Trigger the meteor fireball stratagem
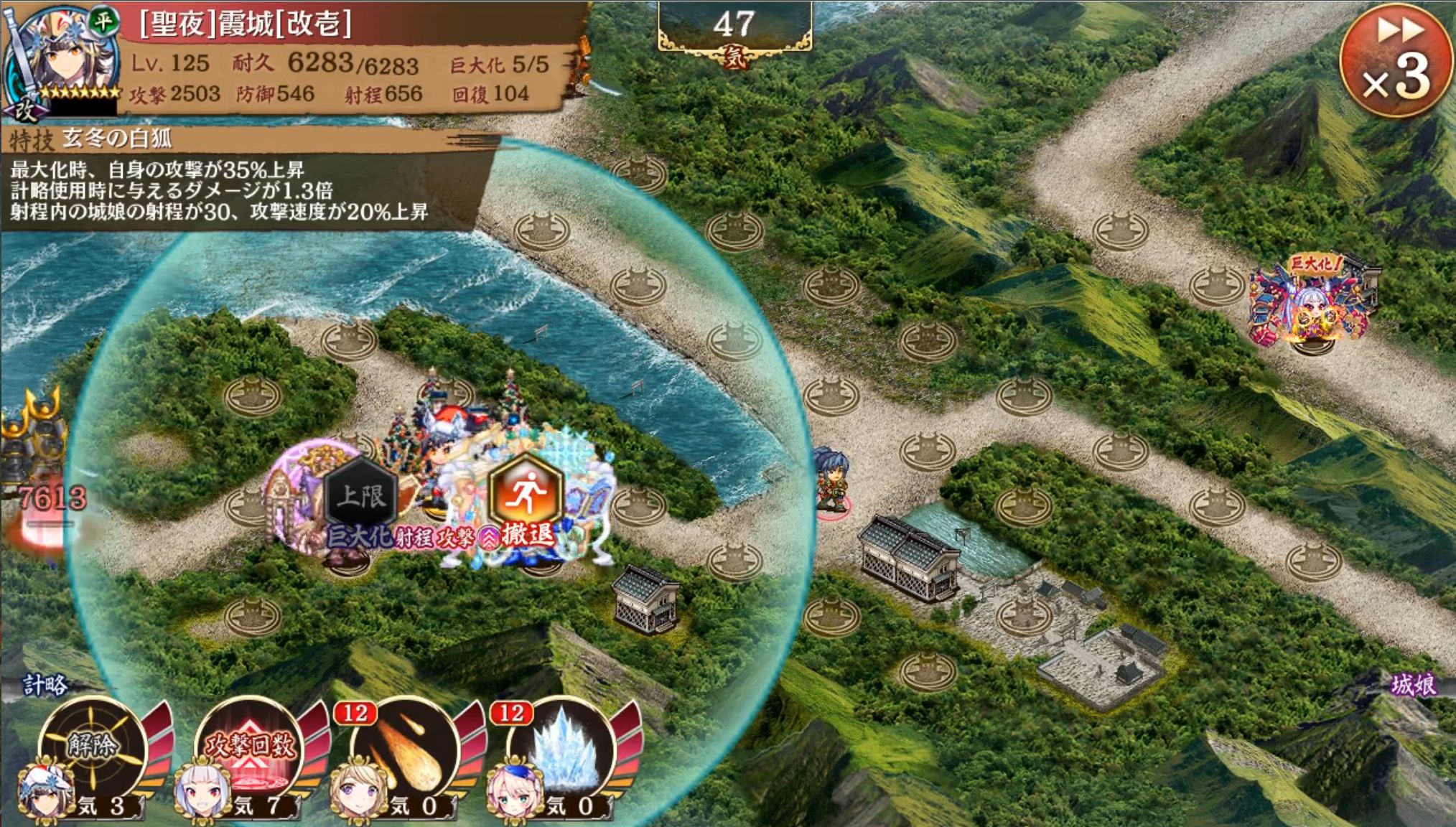Screen dimensions: 1456x827 [406, 750]
